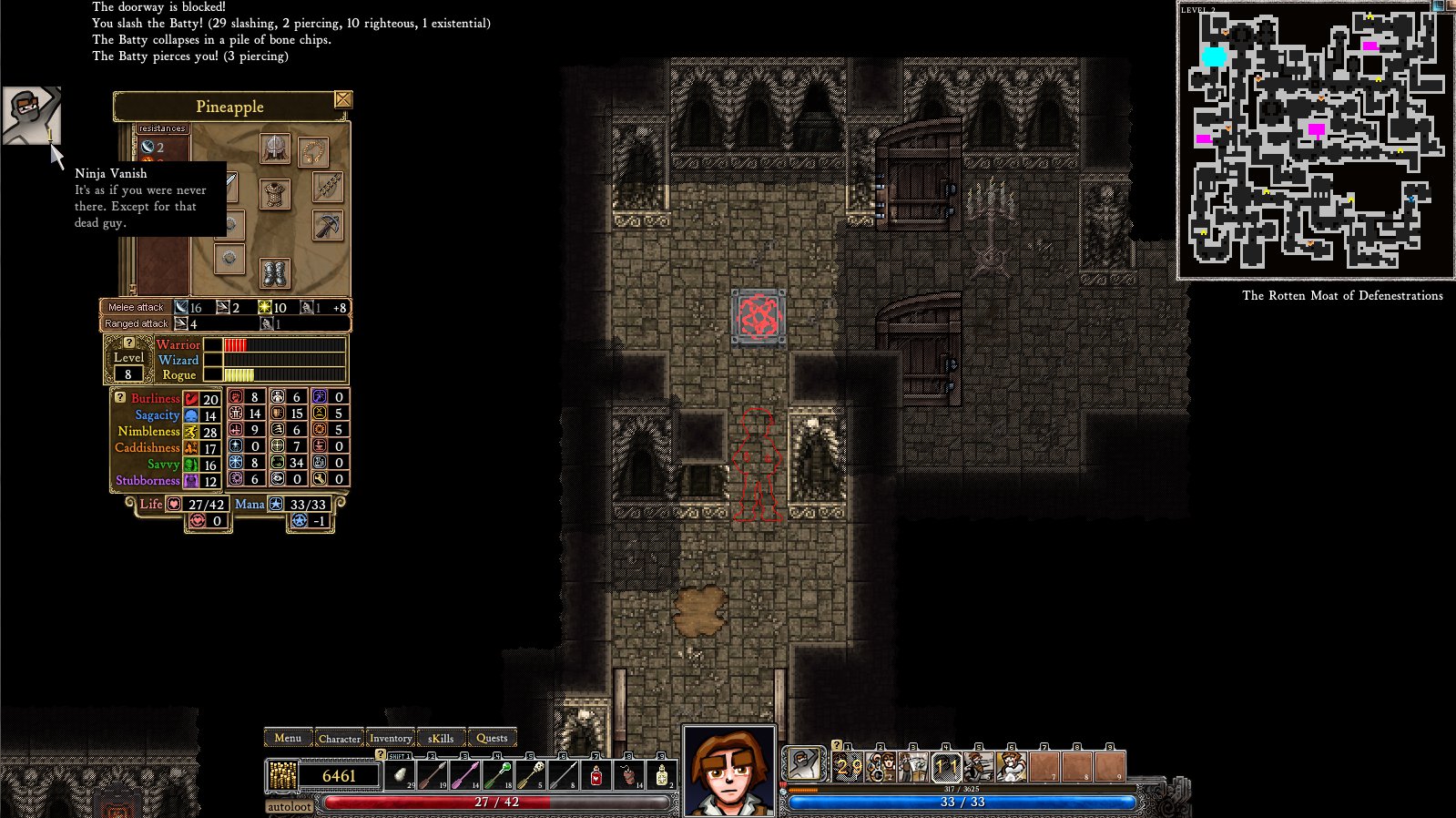
Task: Close the Pineapple character panel
Action: (342, 99)
